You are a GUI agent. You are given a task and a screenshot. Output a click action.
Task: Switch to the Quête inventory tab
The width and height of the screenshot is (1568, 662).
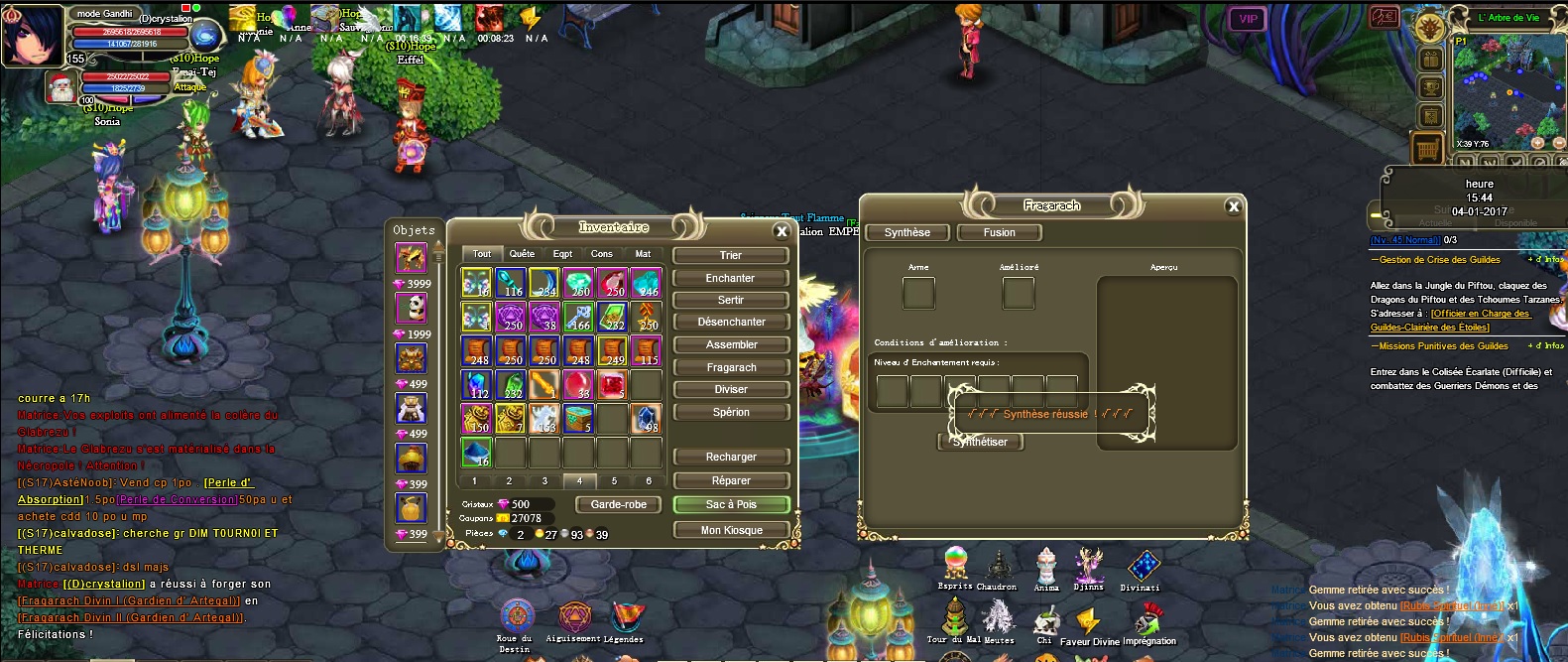point(522,254)
